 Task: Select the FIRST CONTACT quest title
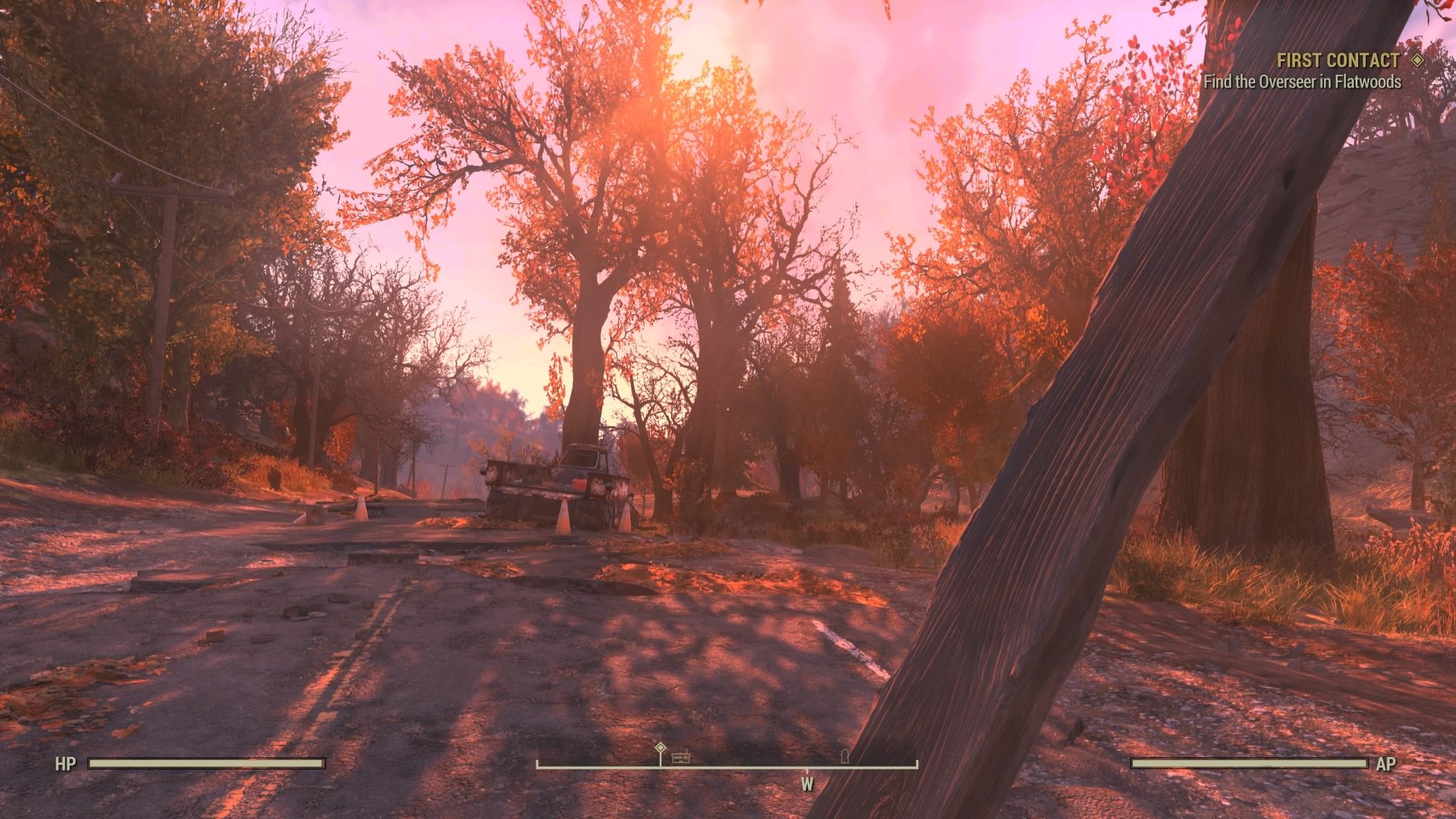pos(1339,61)
